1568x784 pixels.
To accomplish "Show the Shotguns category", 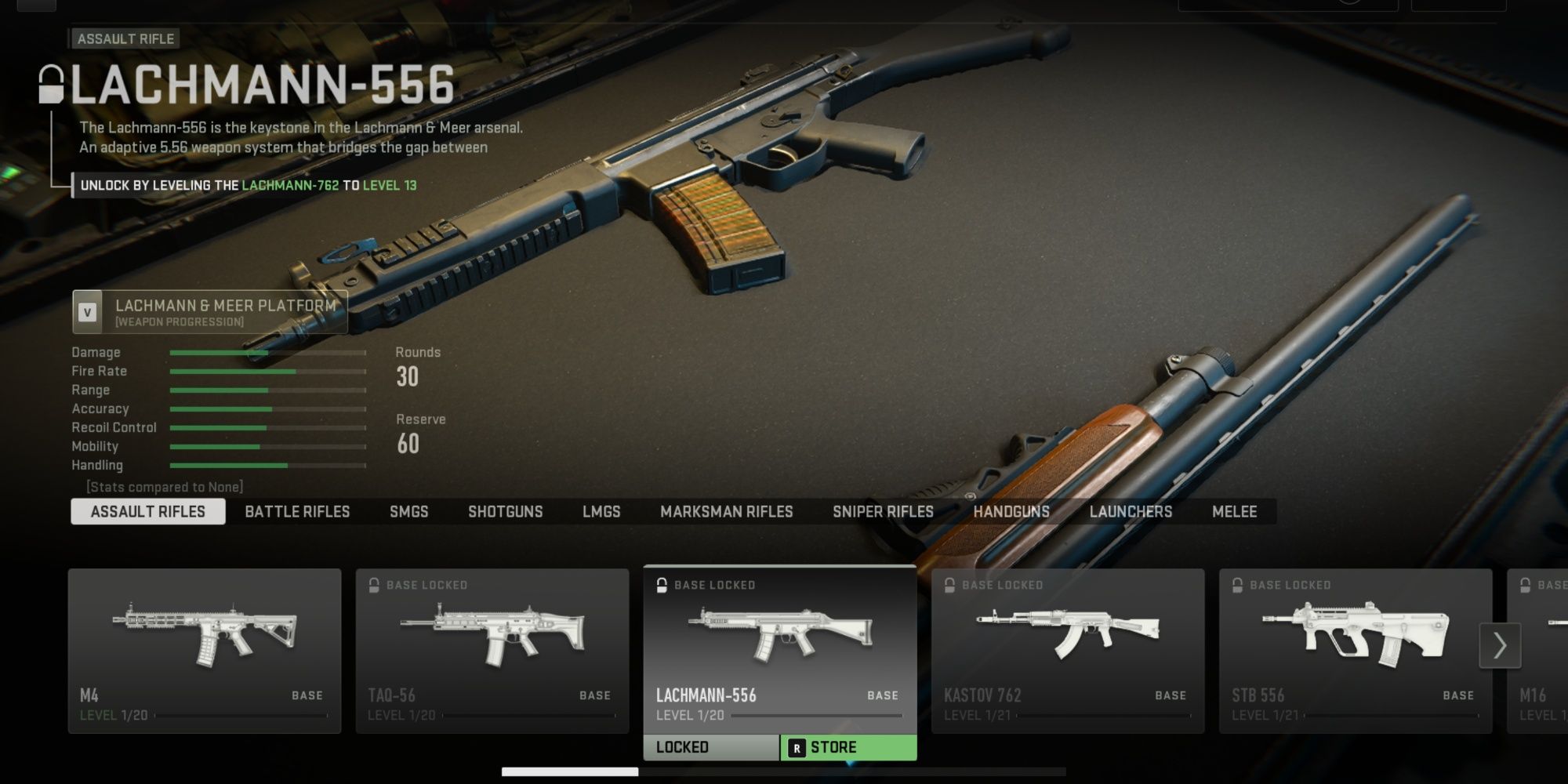I will (x=505, y=512).
